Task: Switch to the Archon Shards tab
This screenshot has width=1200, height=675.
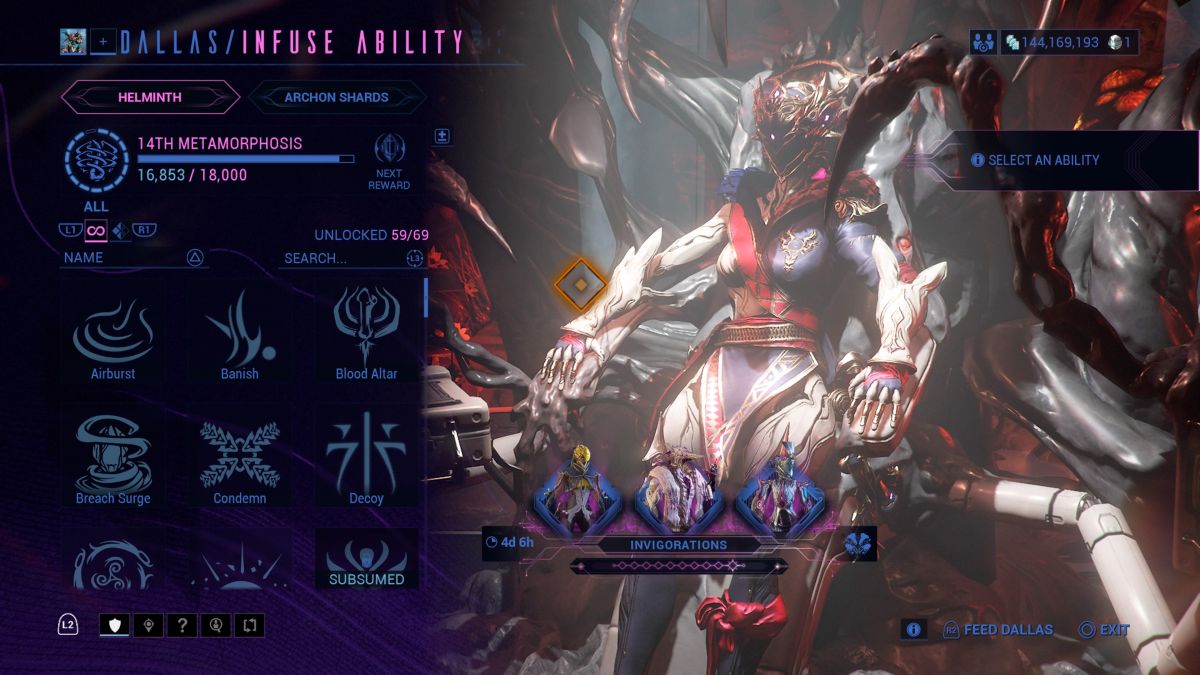Action: [336, 97]
